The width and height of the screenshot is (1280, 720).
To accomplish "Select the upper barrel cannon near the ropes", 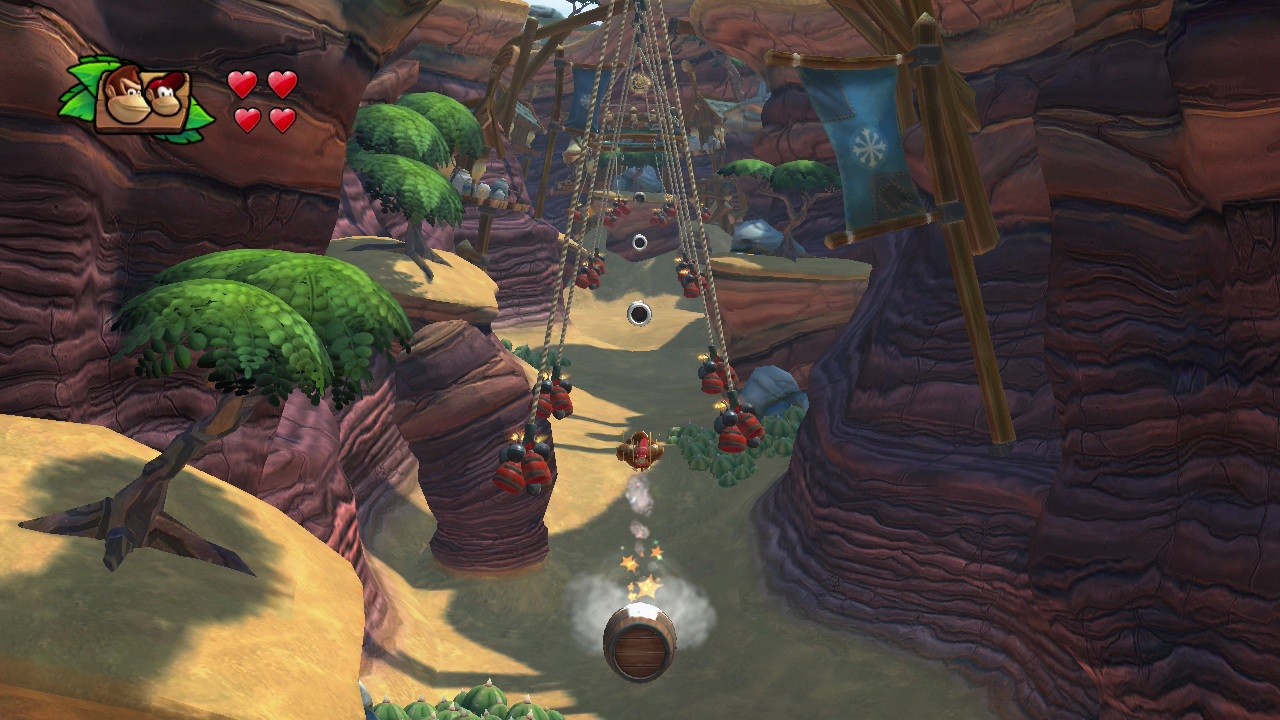I will click(x=638, y=240).
